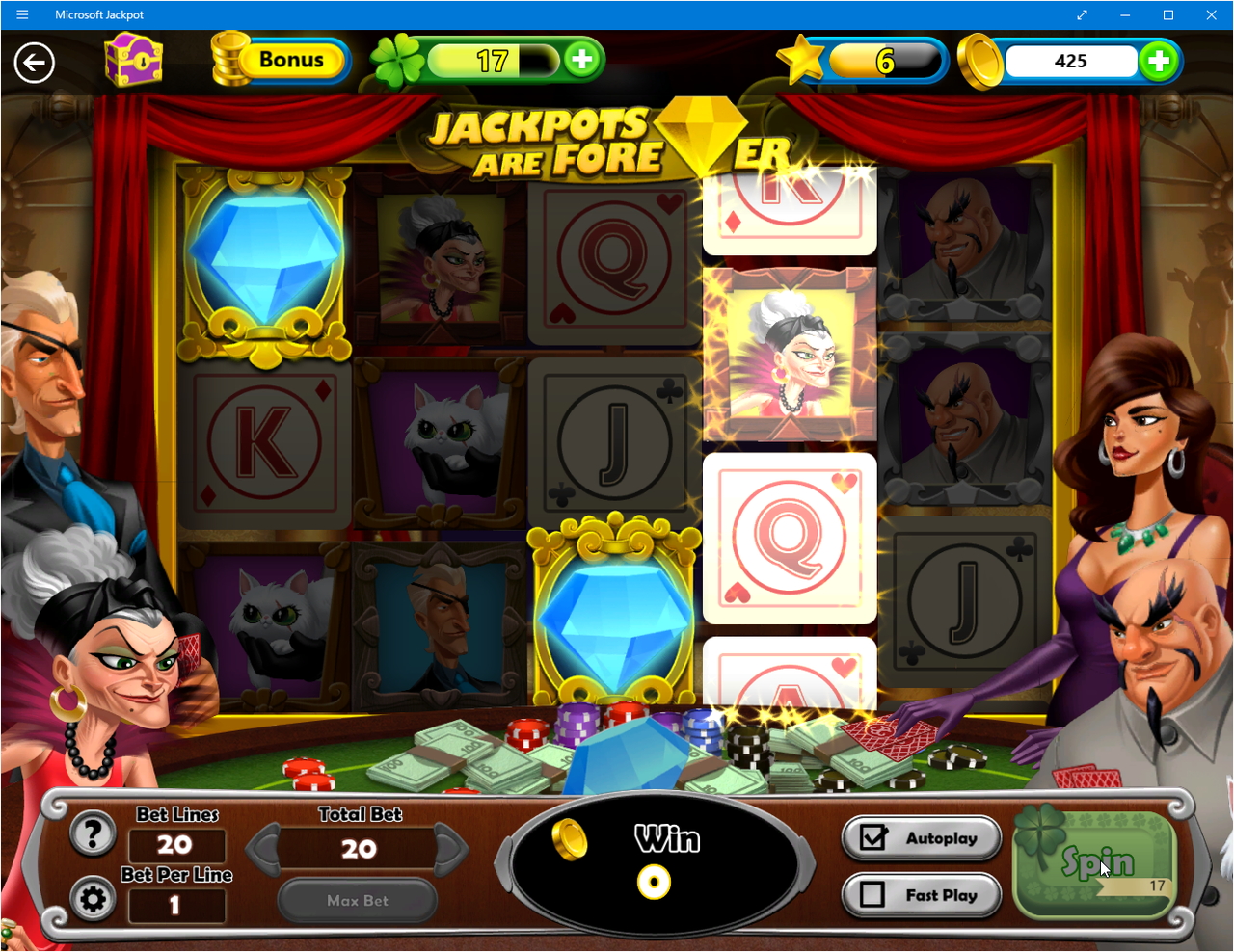Click the back arrow to exit the game
Viewport: 1234px width, 952px height.
tap(34, 62)
